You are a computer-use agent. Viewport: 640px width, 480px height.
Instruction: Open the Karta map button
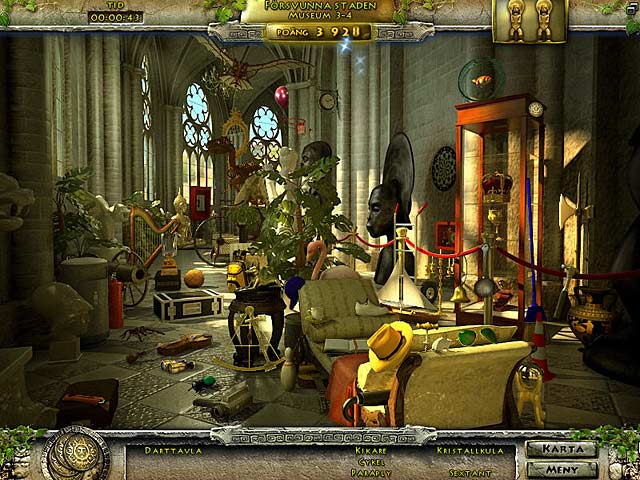[560, 449]
